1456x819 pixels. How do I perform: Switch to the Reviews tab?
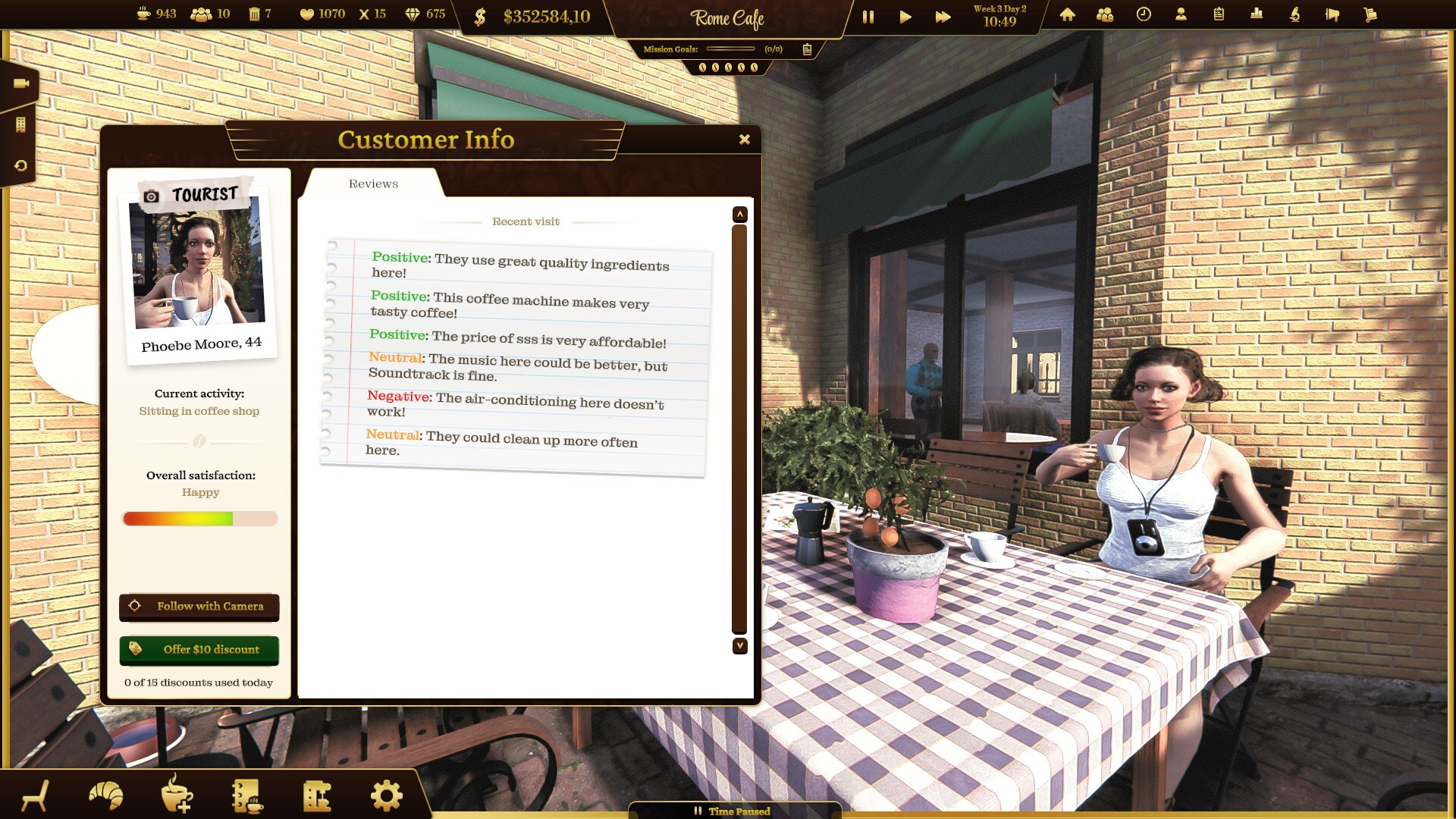(x=373, y=184)
